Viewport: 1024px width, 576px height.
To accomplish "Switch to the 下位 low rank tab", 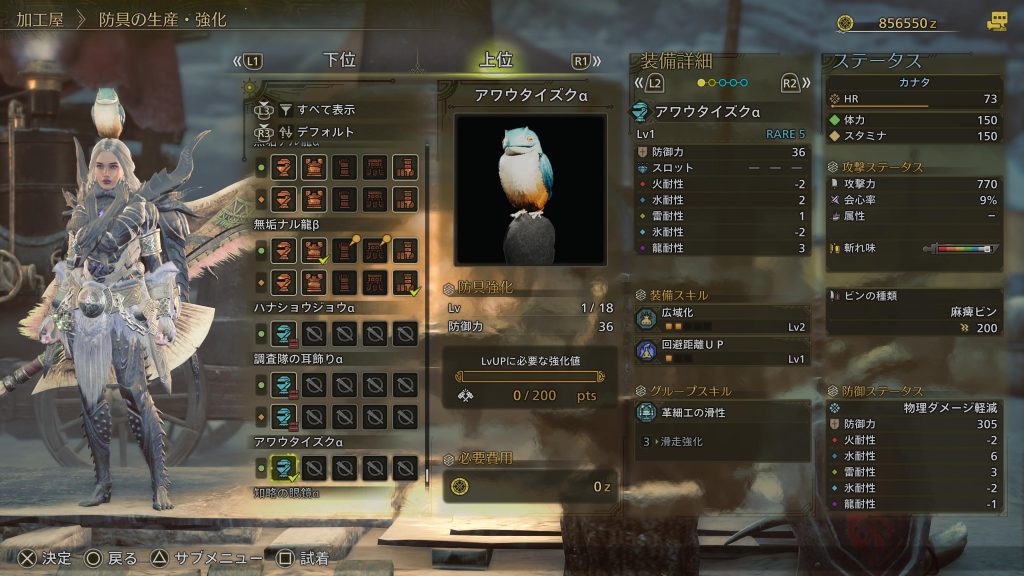I will [340, 60].
